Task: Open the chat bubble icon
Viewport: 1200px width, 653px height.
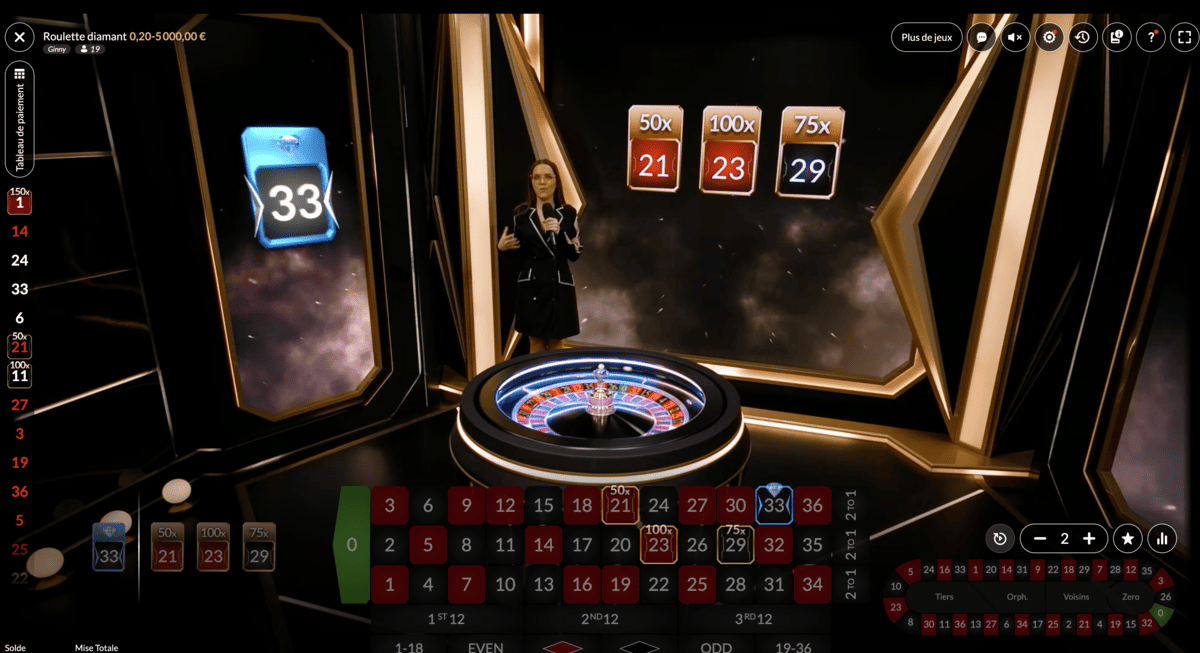Action: pos(982,38)
